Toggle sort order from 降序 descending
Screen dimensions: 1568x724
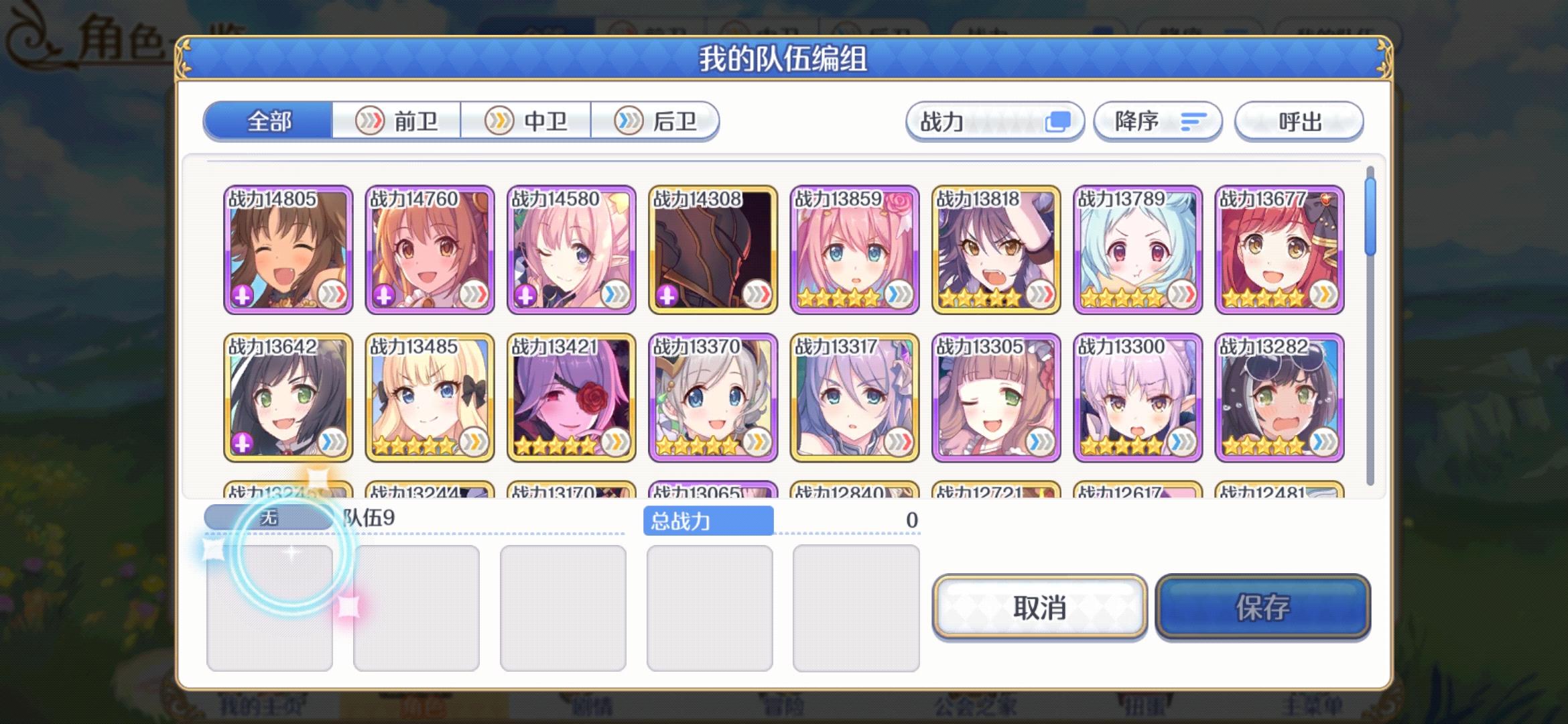pos(1158,121)
